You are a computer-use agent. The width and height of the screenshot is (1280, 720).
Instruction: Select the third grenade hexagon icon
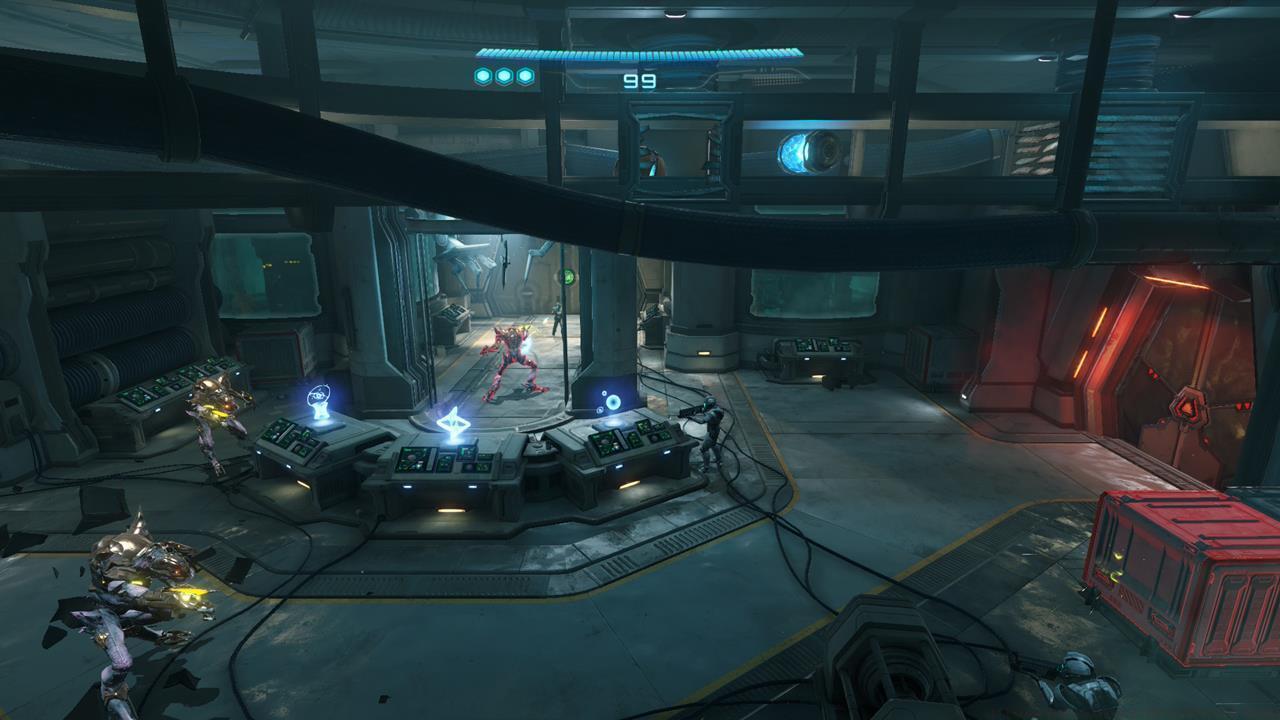point(525,76)
